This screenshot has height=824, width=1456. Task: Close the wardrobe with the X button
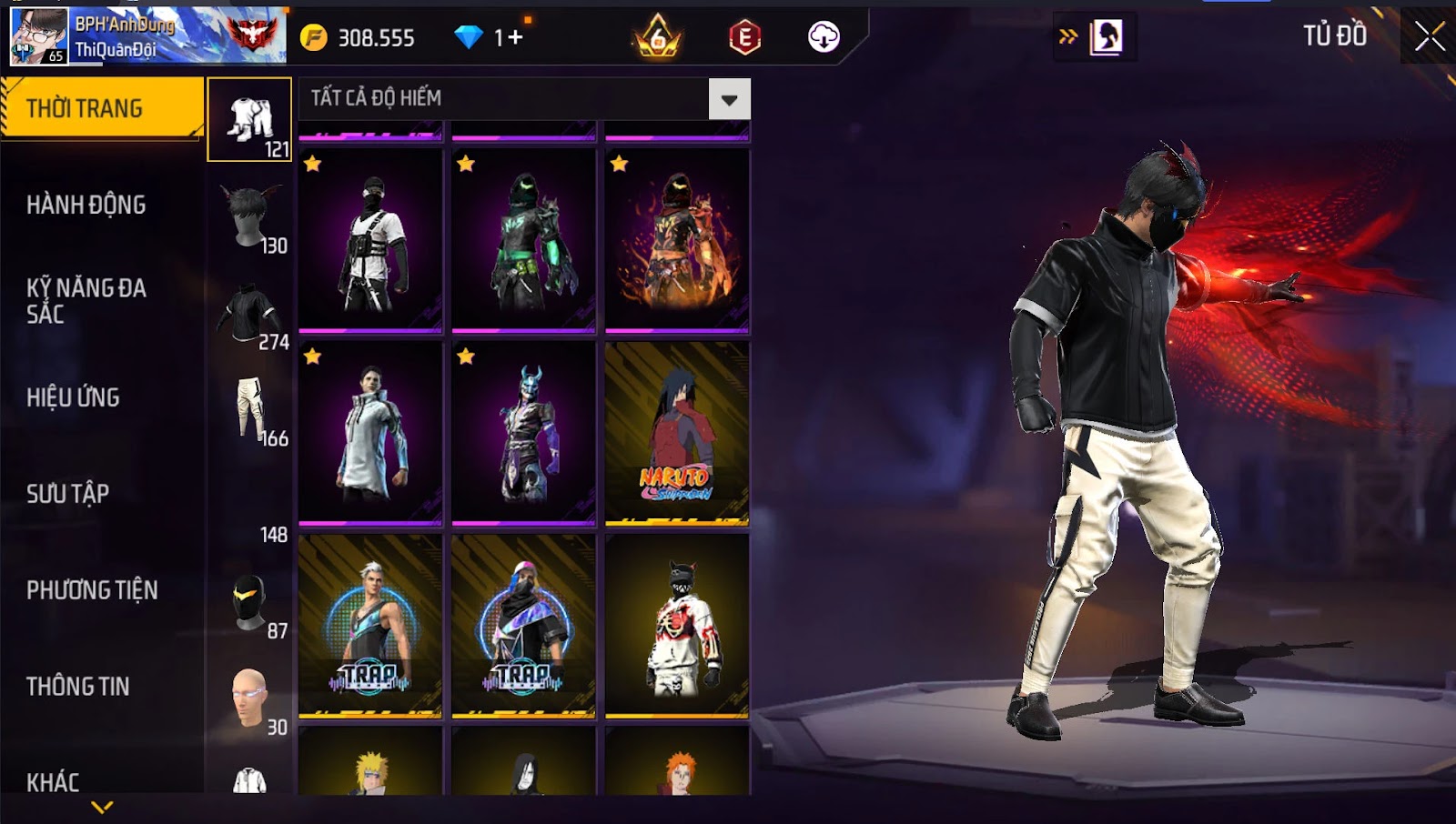click(x=1429, y=37)
